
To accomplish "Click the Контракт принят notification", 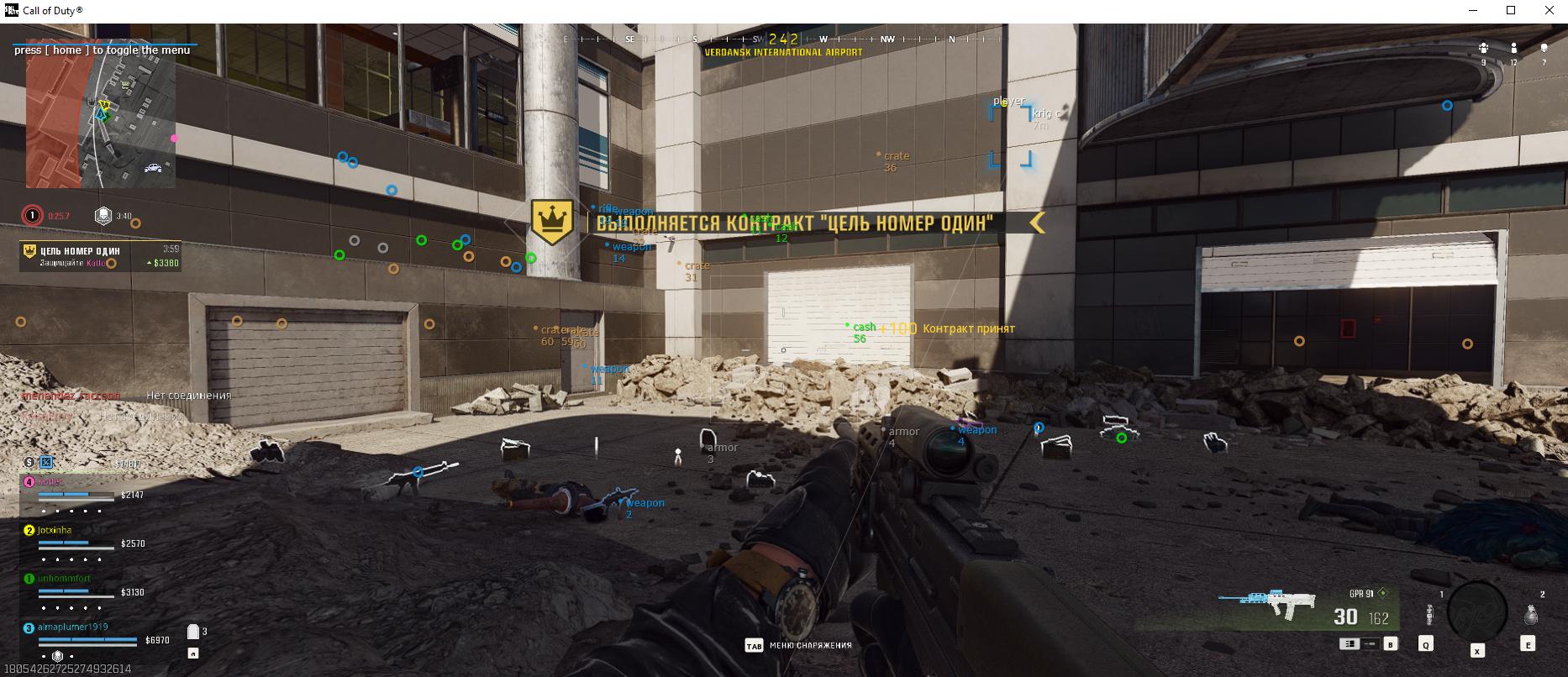I will pyautogui.click(x=968, y=328).
